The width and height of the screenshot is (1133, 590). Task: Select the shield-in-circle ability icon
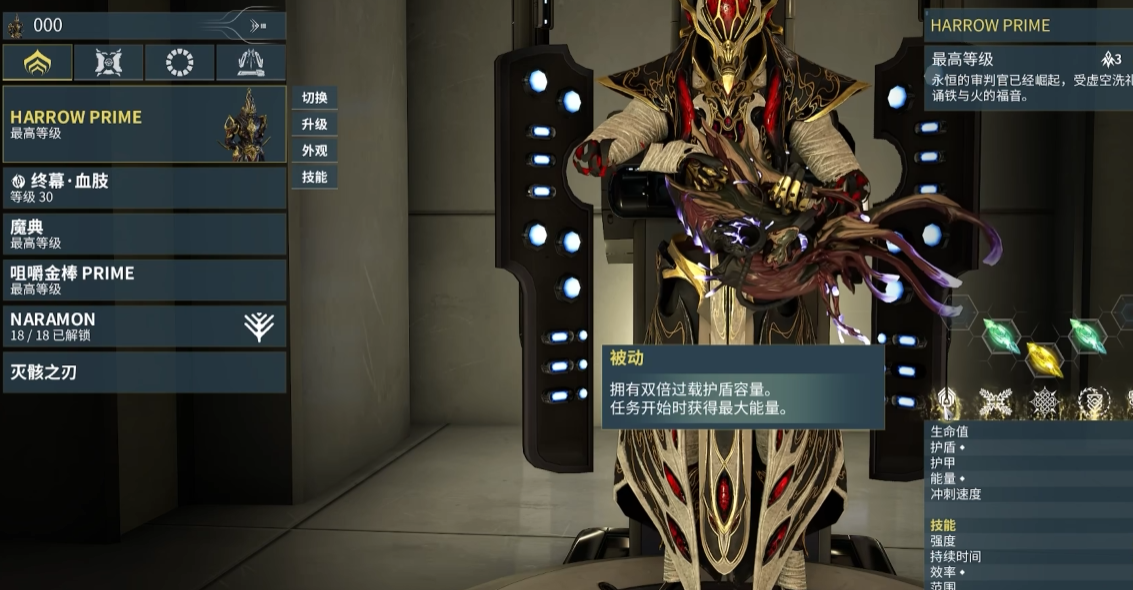point(1094,402)
